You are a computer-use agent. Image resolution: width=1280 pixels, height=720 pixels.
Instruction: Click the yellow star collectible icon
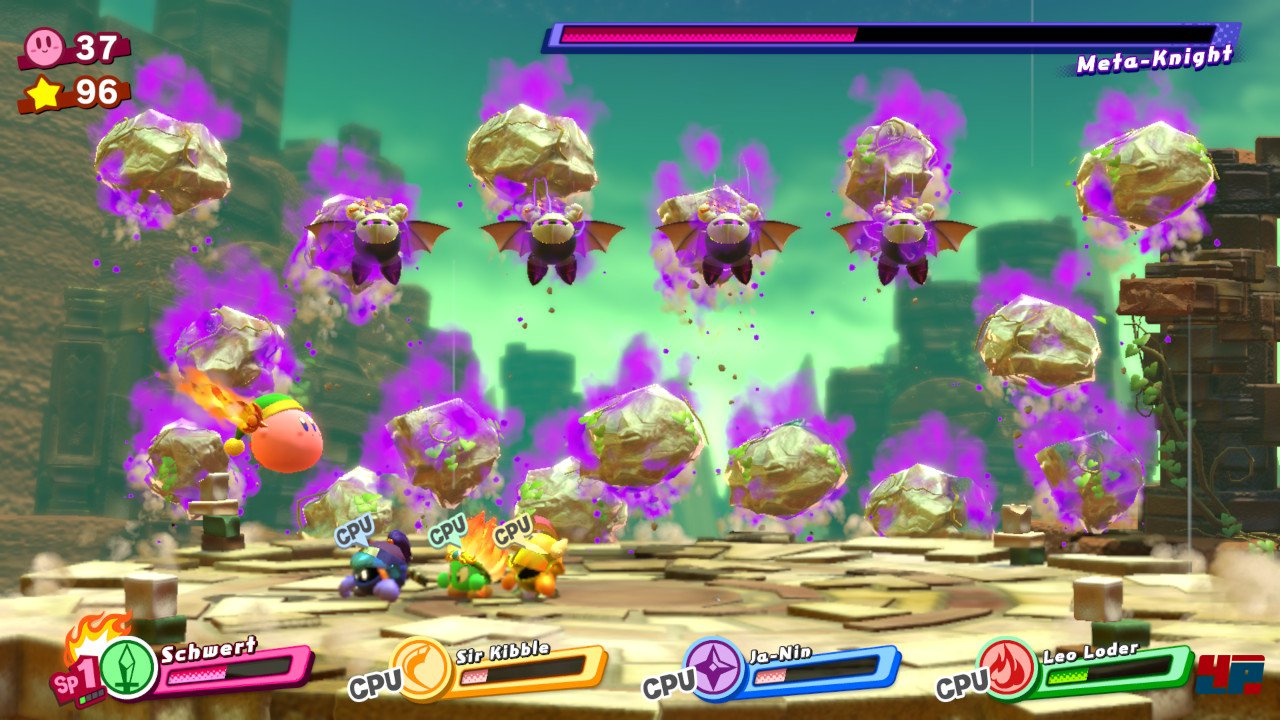pos(45,93)
